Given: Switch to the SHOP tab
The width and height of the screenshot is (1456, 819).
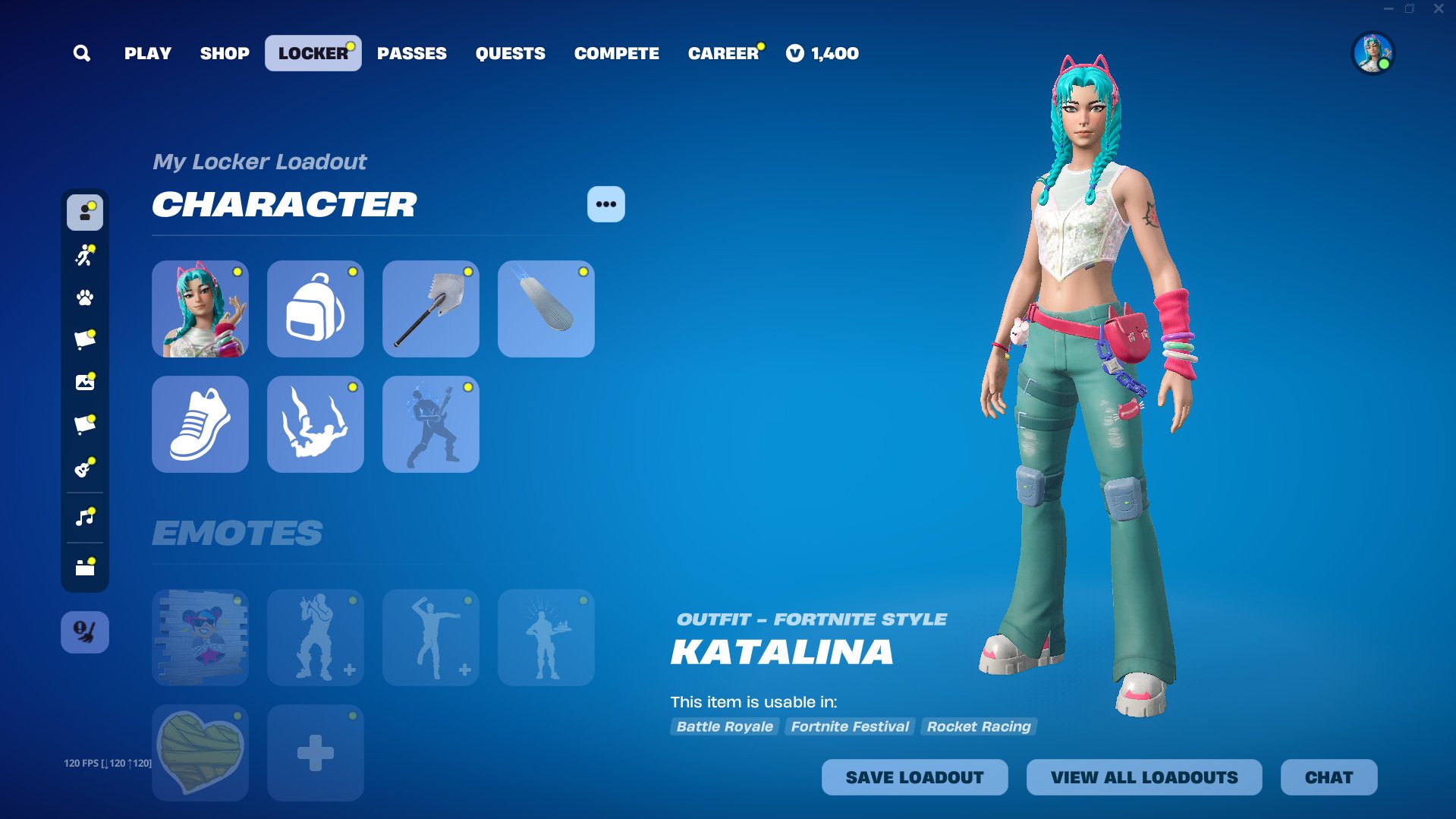Looking at the screenshot, I should pyautogui.click(x=224, y=53).
